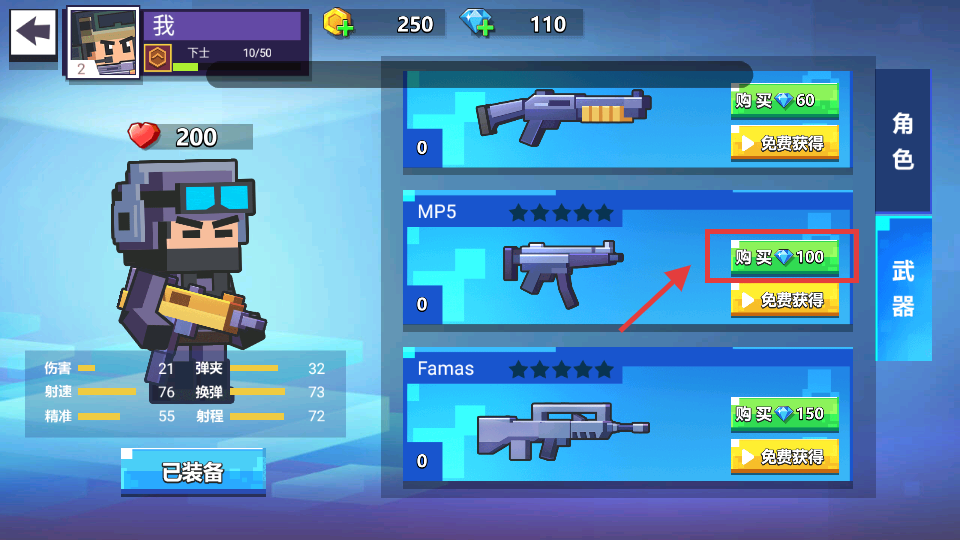This screenshot has width=960, height=540.
Task: Click the 已装备 equipped button
Action: pos(193,472)
